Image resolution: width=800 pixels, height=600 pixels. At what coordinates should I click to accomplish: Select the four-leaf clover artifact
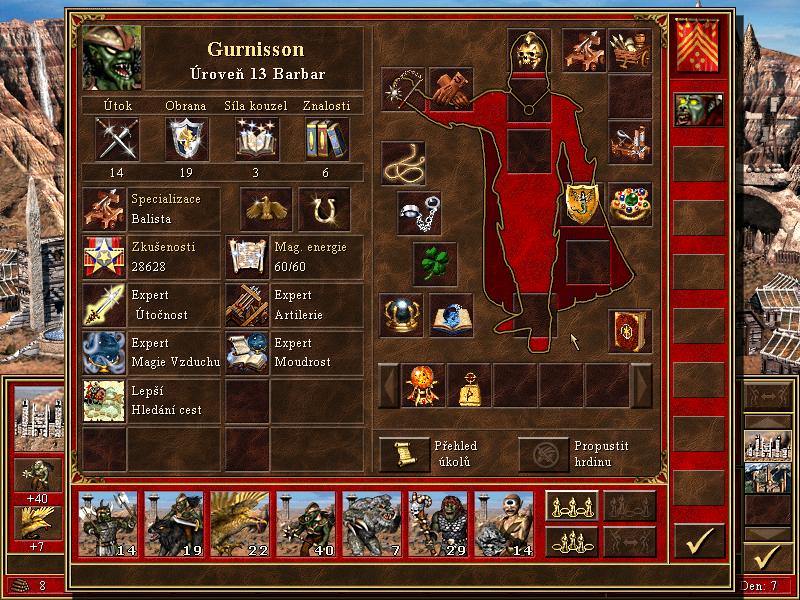tap(435, 263)
